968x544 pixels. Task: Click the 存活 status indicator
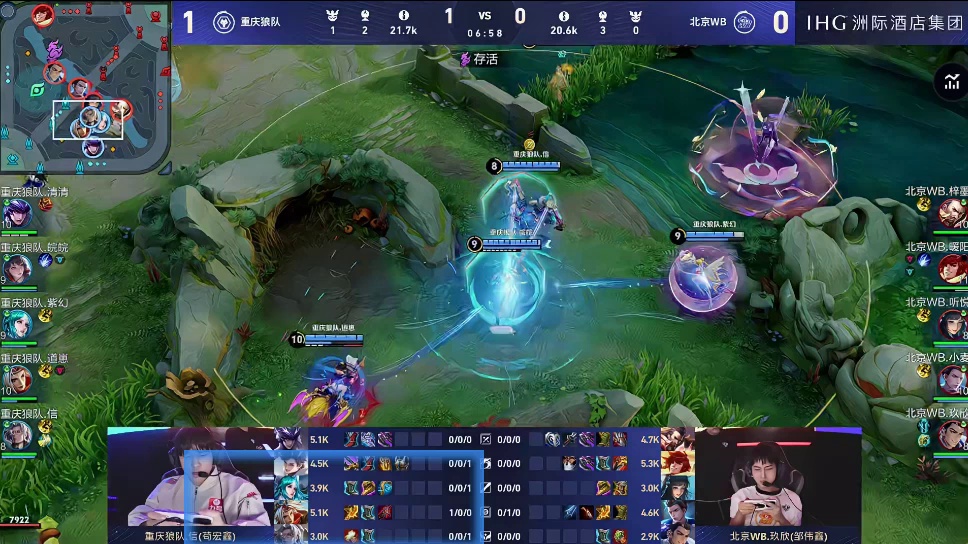pyautogui.click(x=478, y=59)
